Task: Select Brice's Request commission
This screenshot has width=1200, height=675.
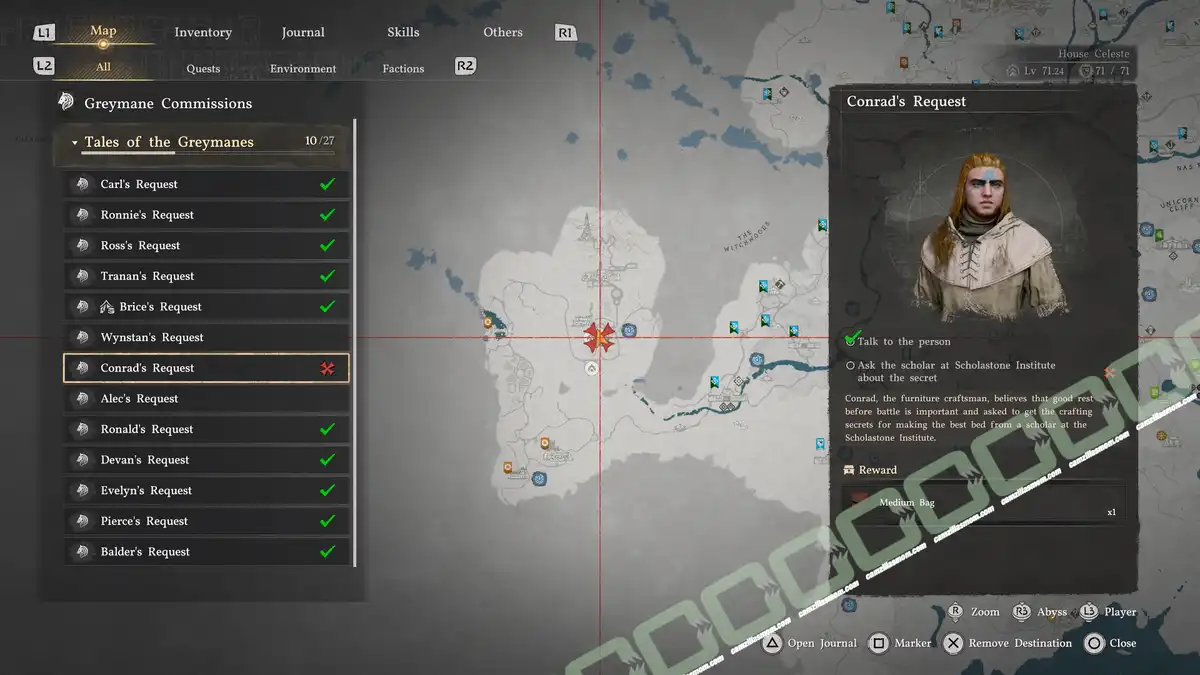Action: click(x=206, y=307)
